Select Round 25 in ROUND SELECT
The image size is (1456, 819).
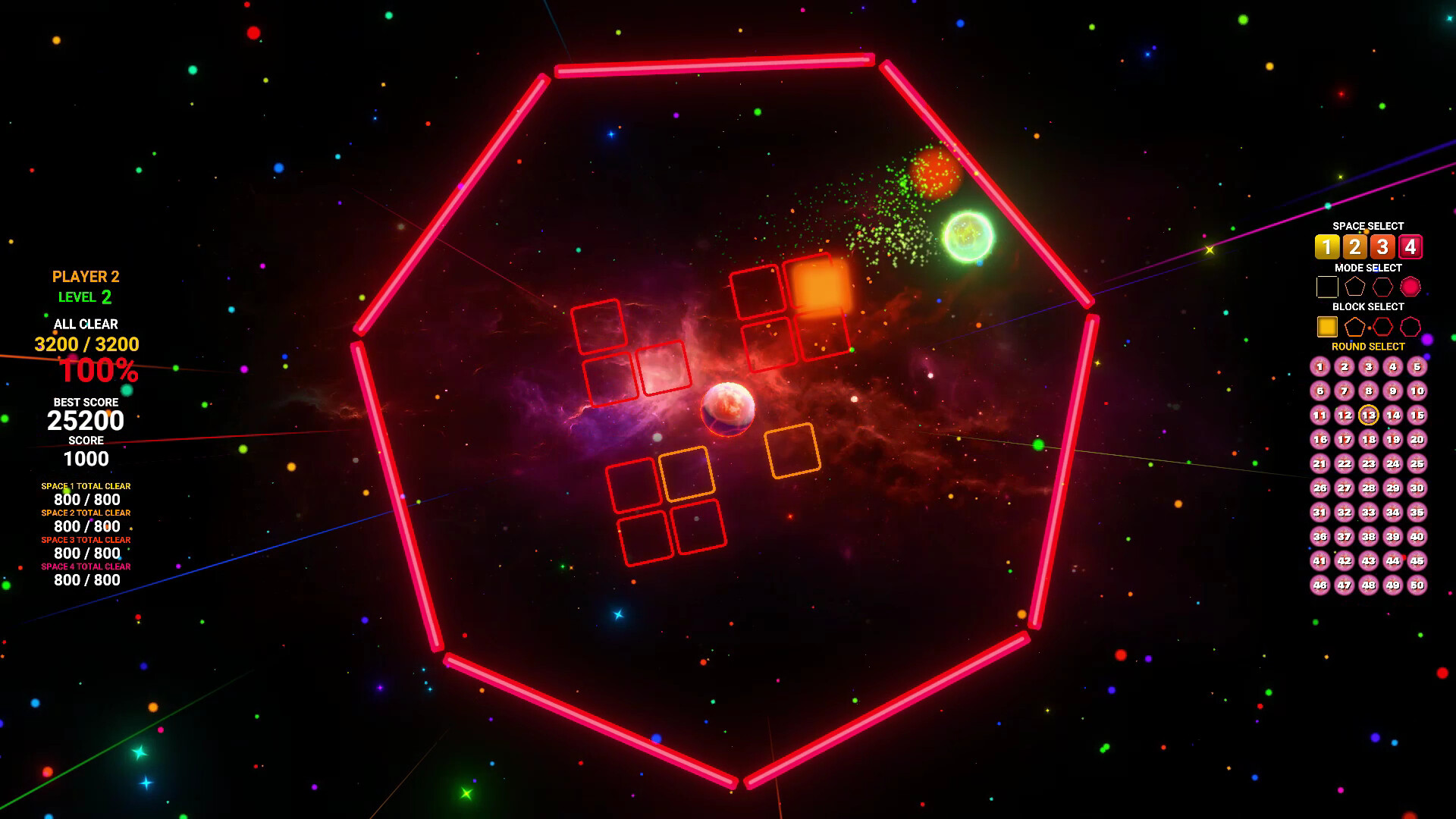point(1417,464)
